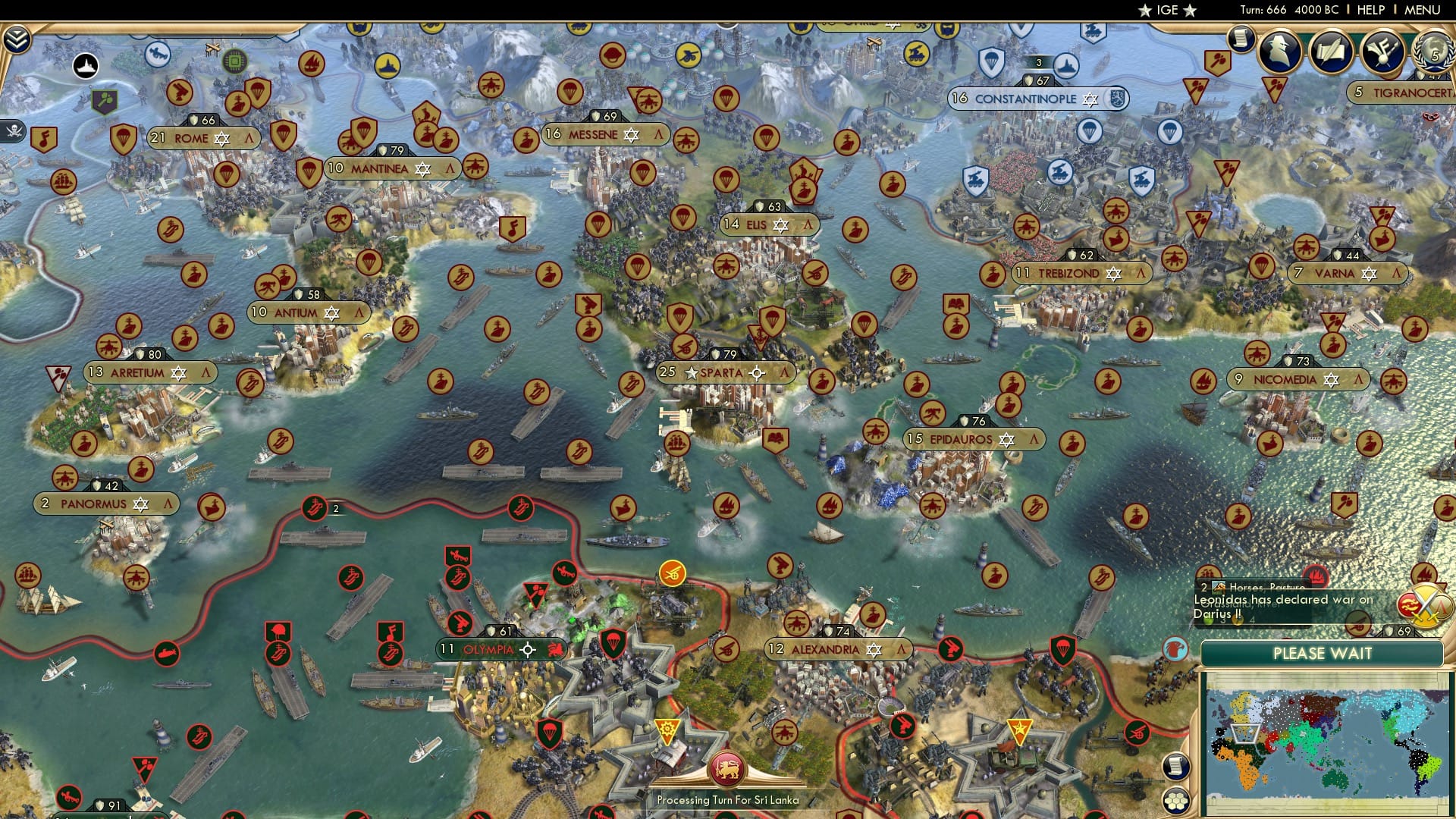Collapse the unit panel via double chevron top-left
The width and height of the screenshot is (1456, 819).
[17, 38]
